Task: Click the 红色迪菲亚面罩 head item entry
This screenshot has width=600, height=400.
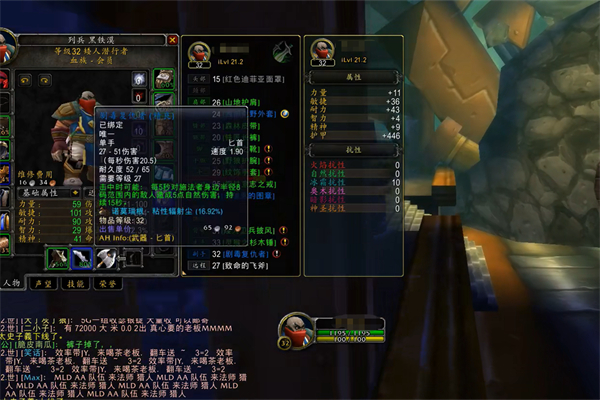Action: click(240, 78)
